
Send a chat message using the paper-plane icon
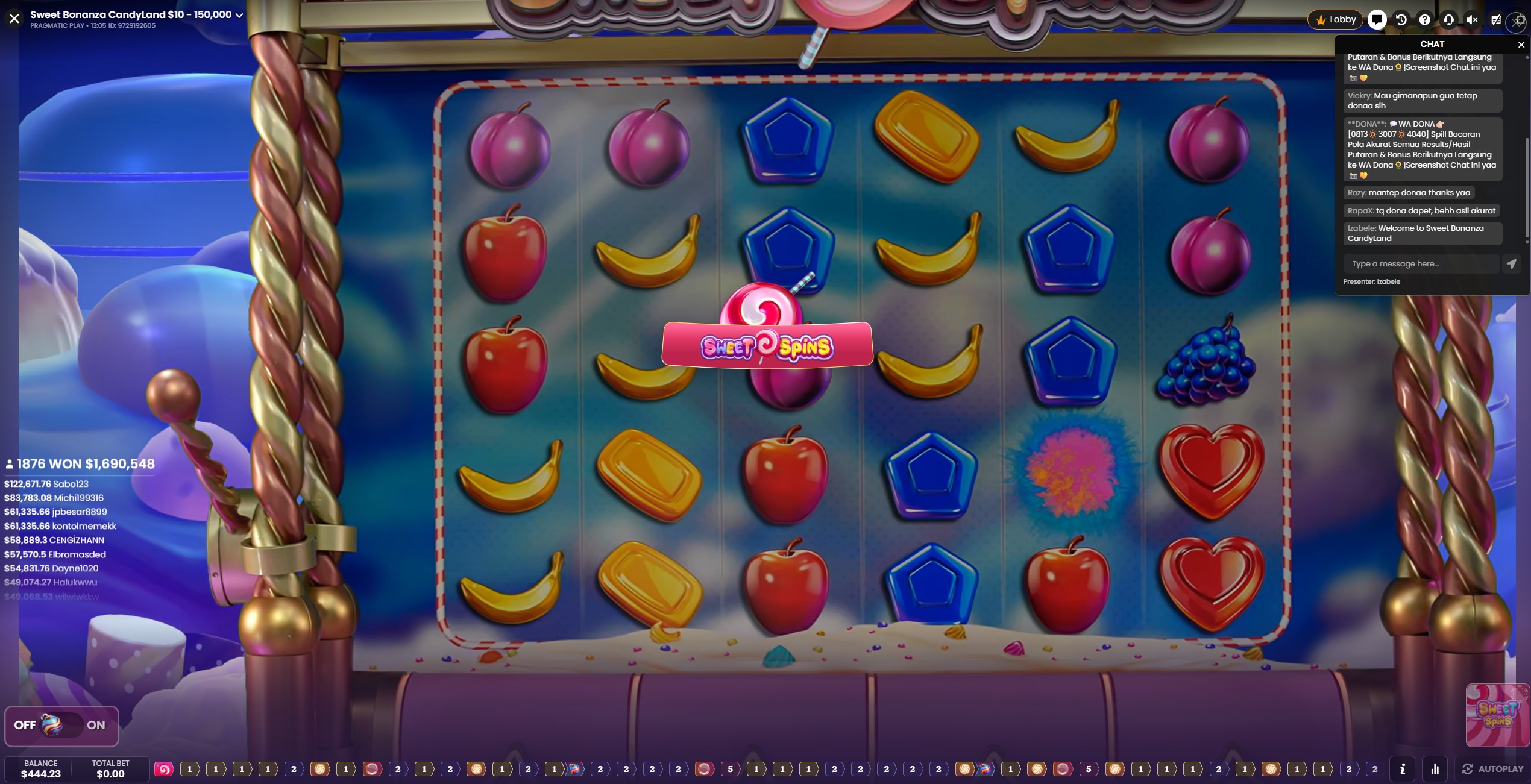click(1512, 263)
